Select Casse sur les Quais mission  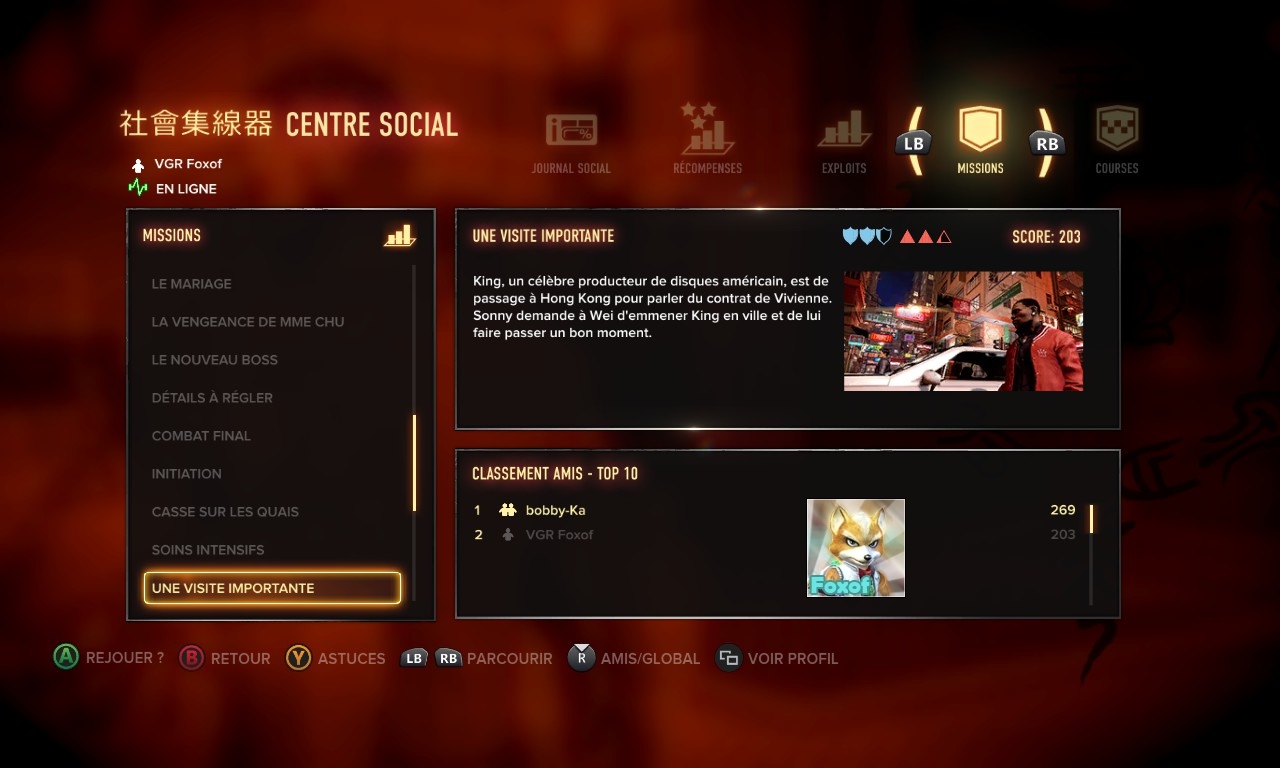point(225,512)
